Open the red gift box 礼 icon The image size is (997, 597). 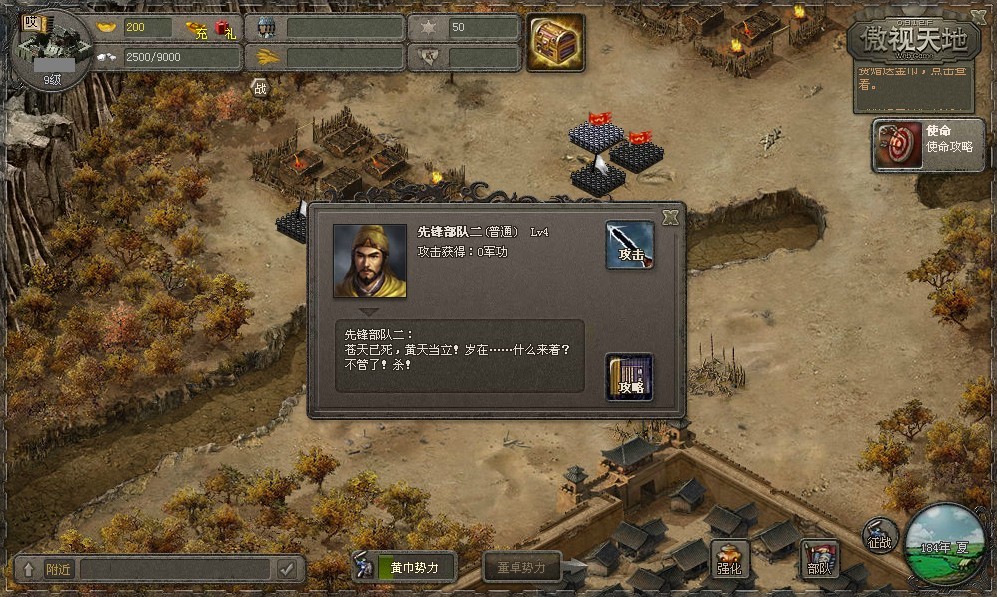pyautogui.click(x=224, y=28)
